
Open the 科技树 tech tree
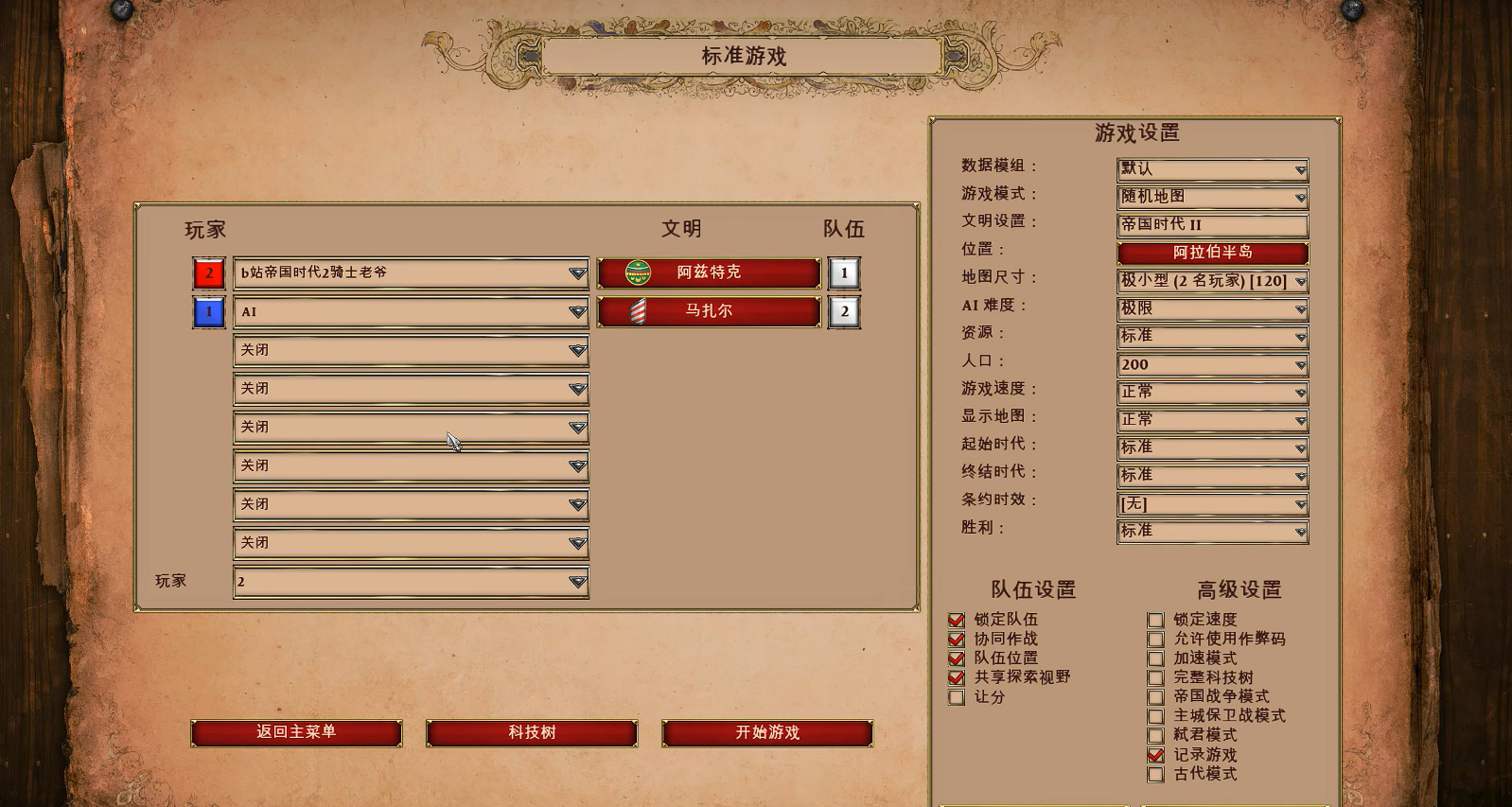click(x=532, y=733)
